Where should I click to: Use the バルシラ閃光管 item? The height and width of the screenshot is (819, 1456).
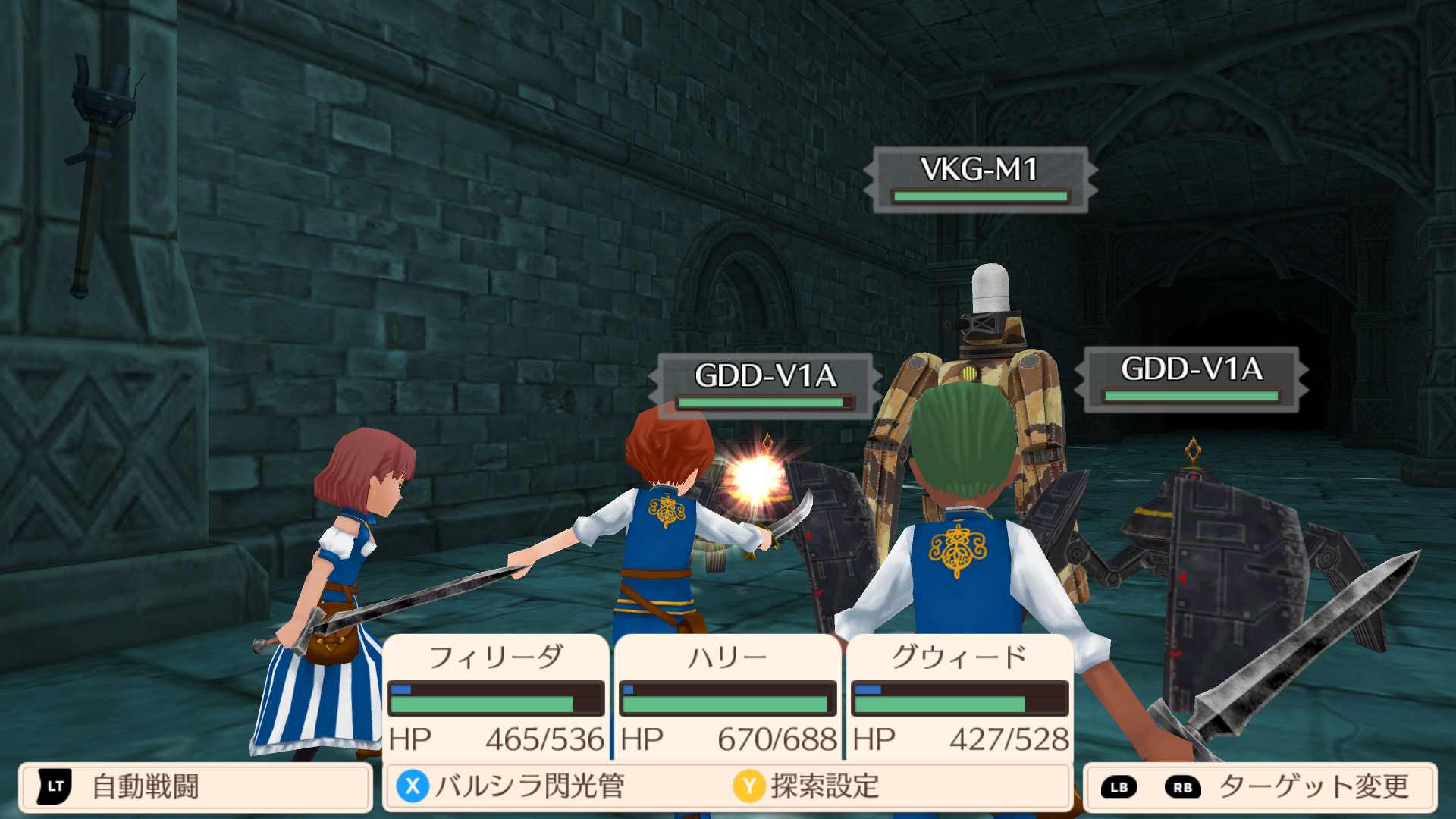510,787
